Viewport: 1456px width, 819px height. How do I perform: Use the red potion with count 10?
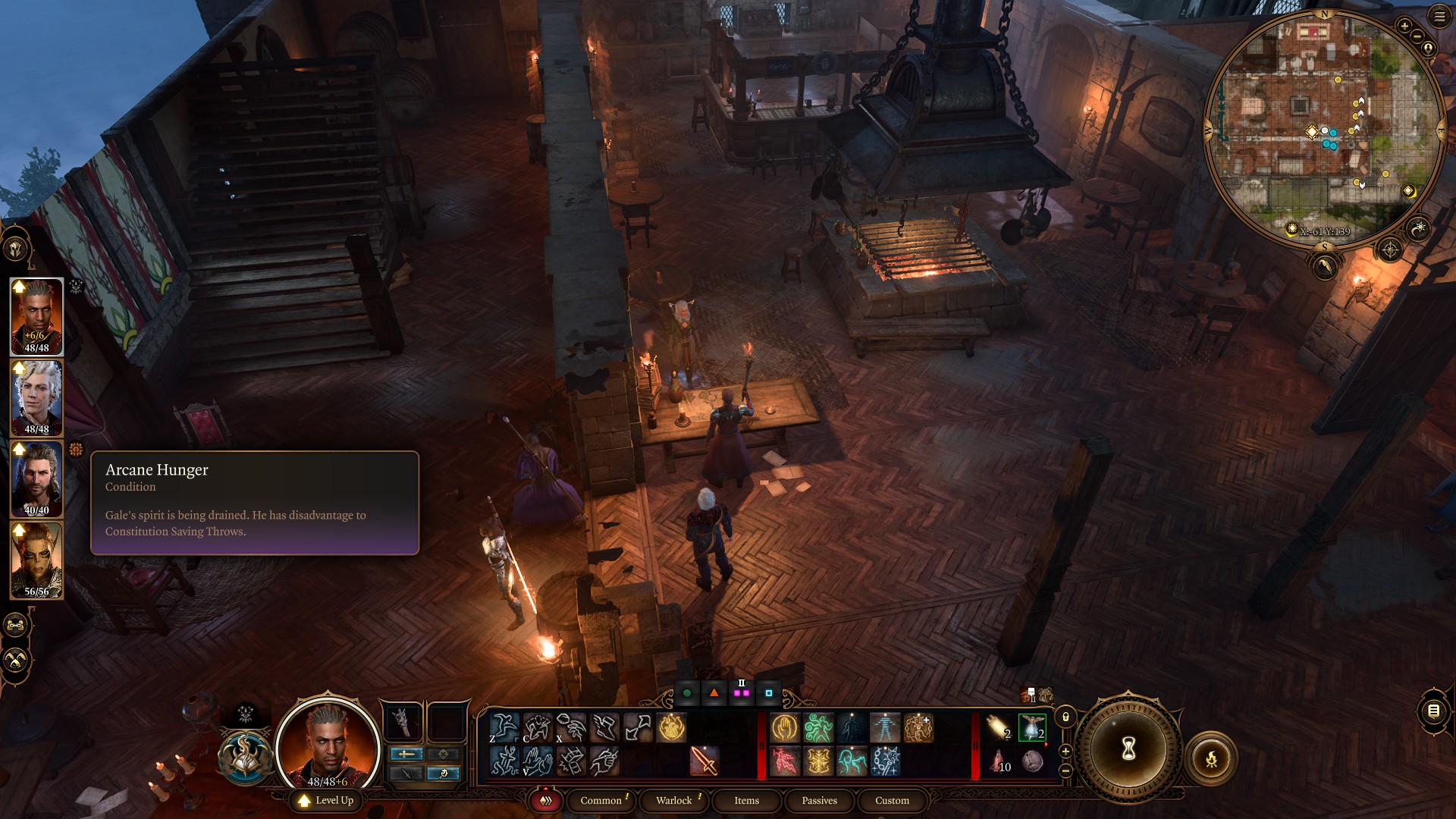click(x=998, y=761)
